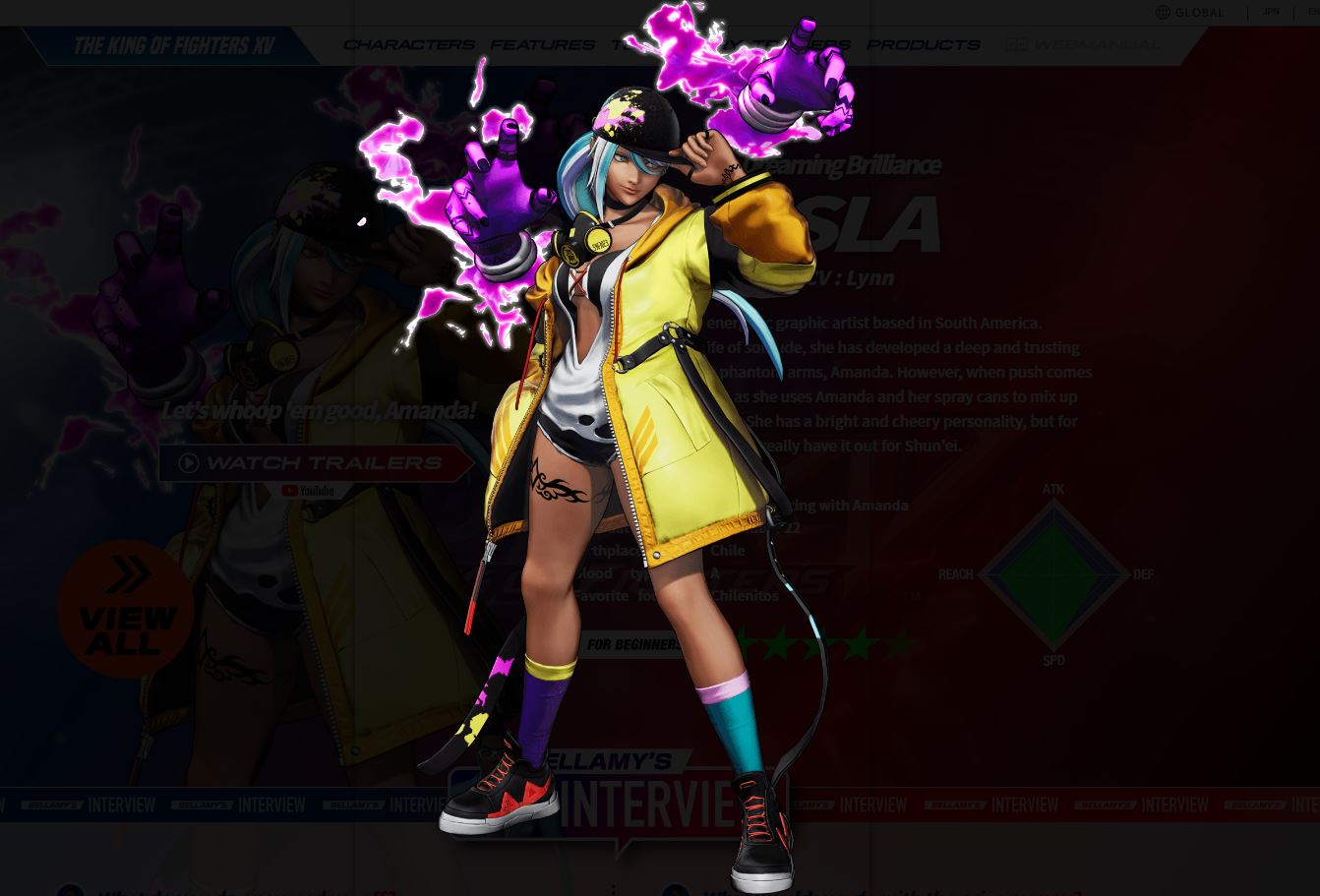The width and height of the screenshot is (1320, 896).
Task: Open the FEATURES menu
Action: point(542,44)
